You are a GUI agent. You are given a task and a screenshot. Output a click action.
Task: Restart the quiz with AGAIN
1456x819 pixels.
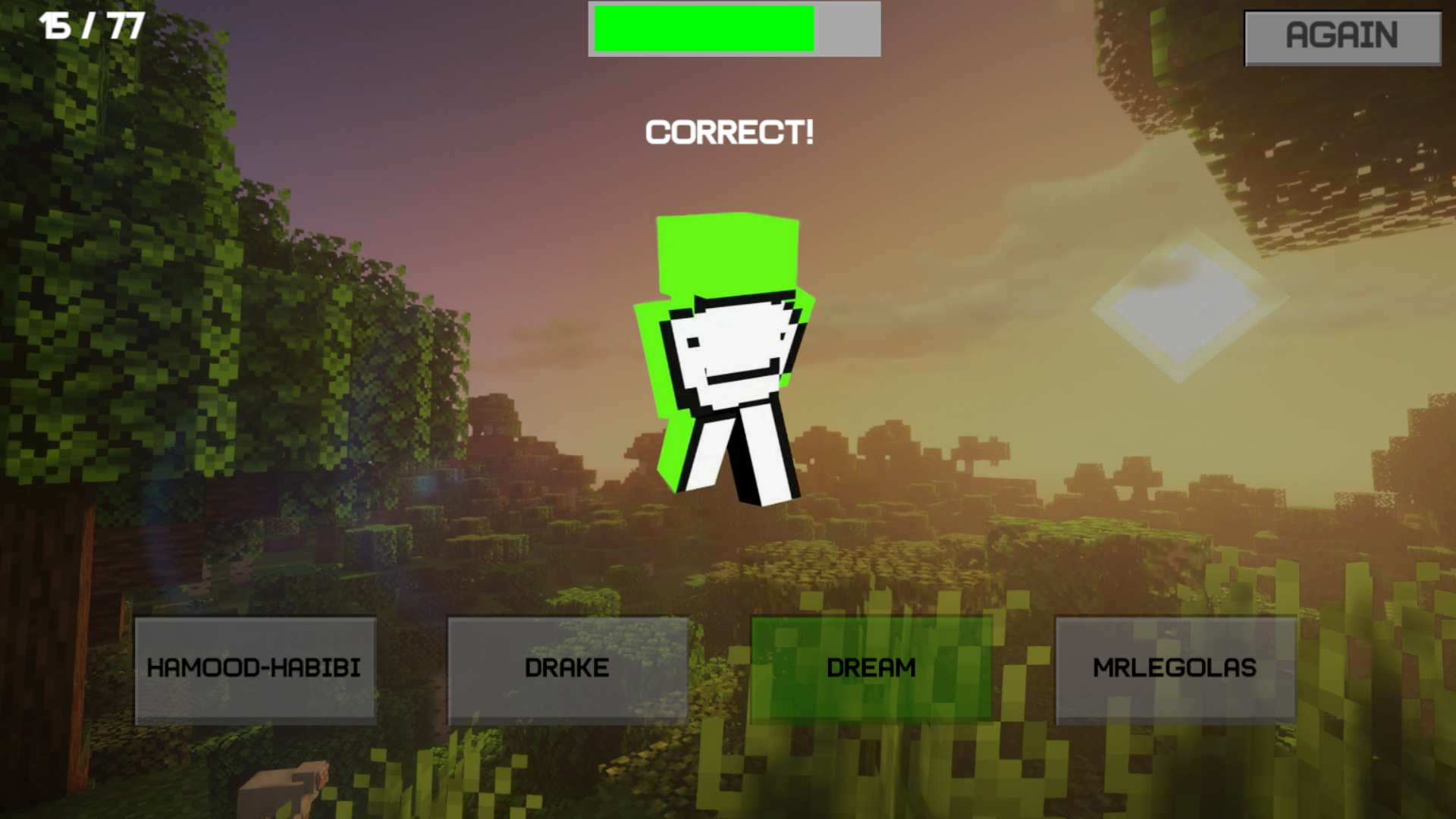[1342, 35]
